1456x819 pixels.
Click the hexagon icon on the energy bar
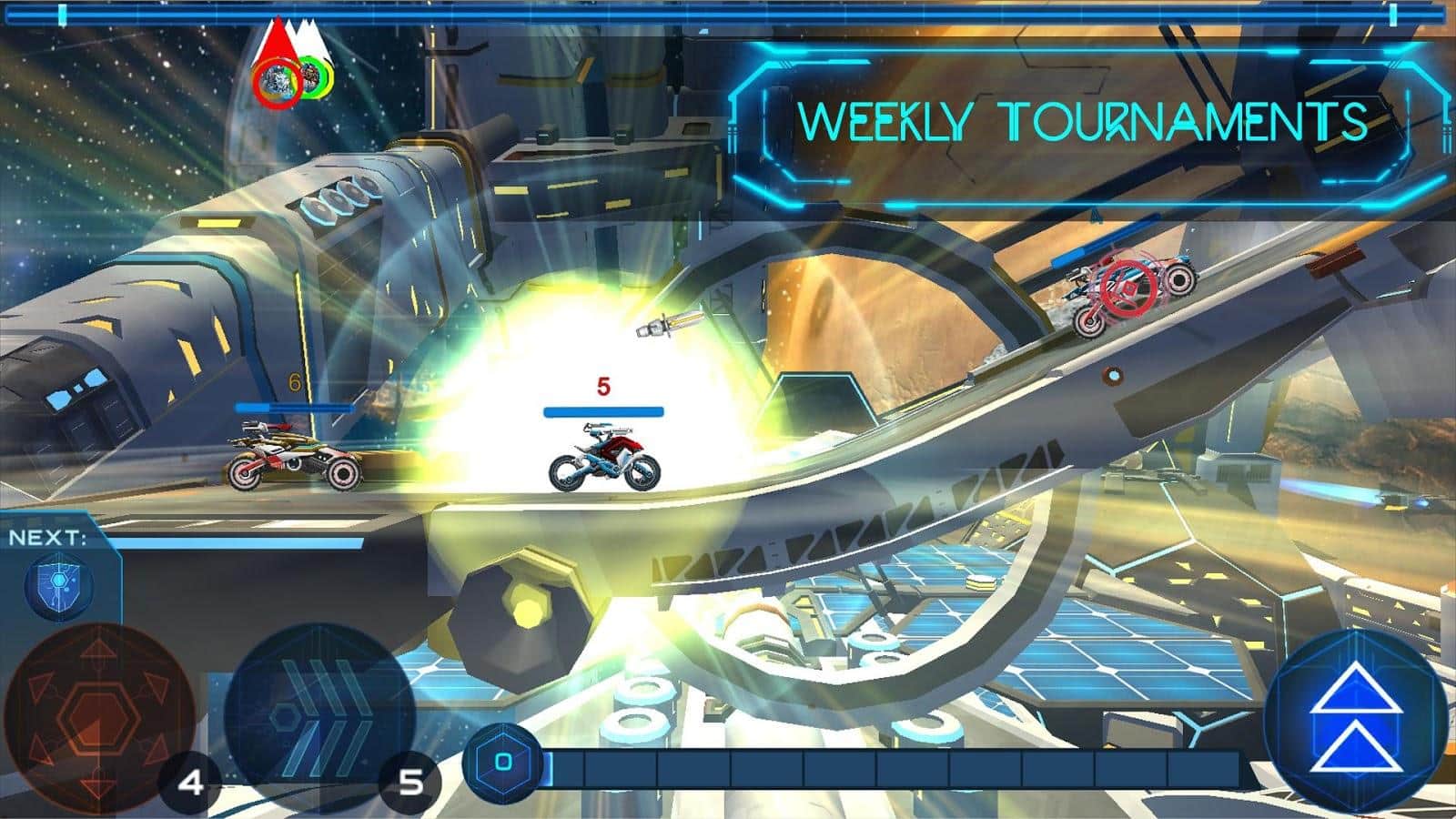503,763
